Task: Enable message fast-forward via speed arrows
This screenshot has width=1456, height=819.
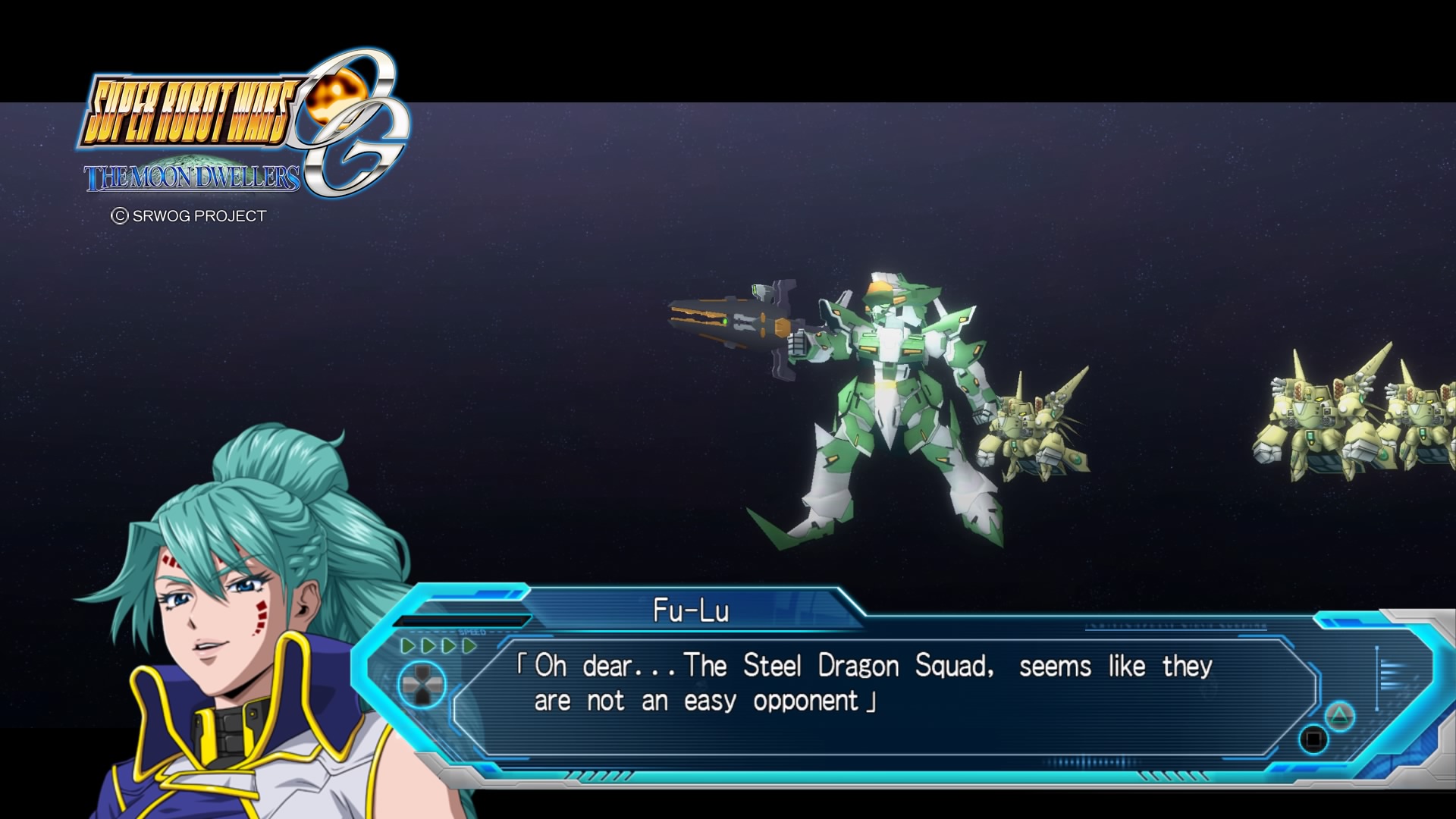Action: (438, 646)
